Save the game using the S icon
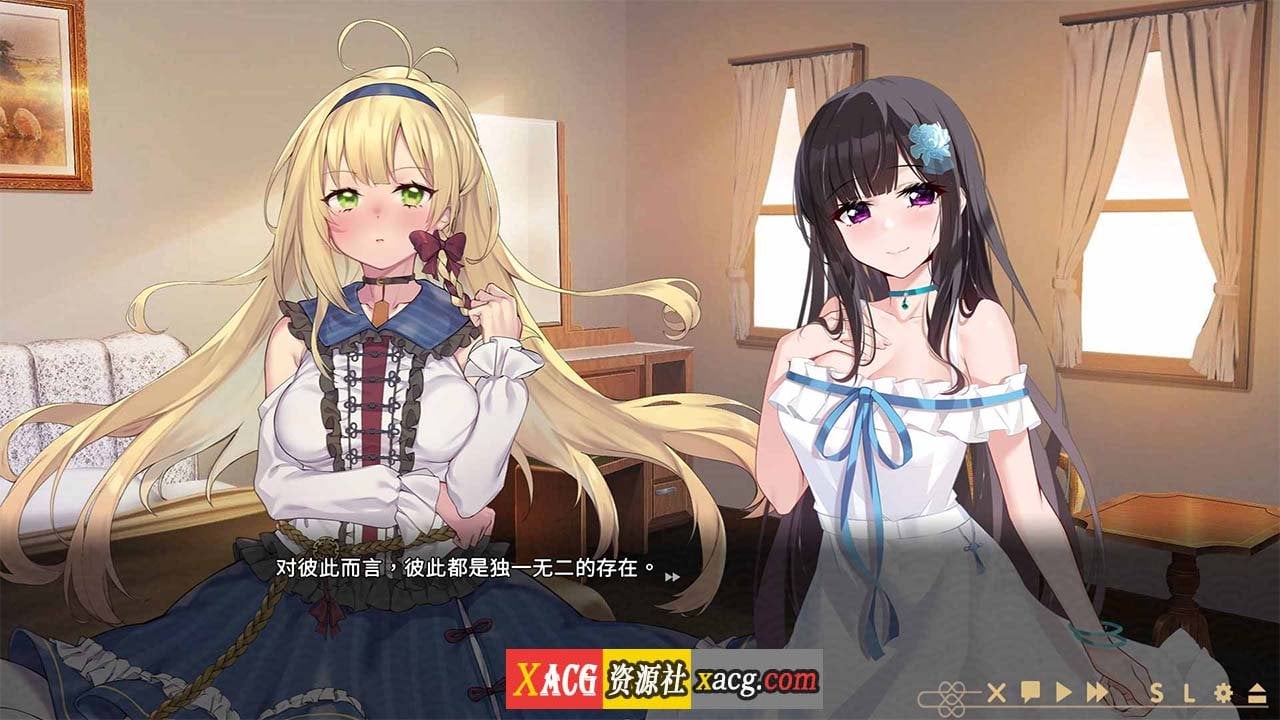Image resolution: width=1280 pixels, height=720 pixels. point(1158,693)
